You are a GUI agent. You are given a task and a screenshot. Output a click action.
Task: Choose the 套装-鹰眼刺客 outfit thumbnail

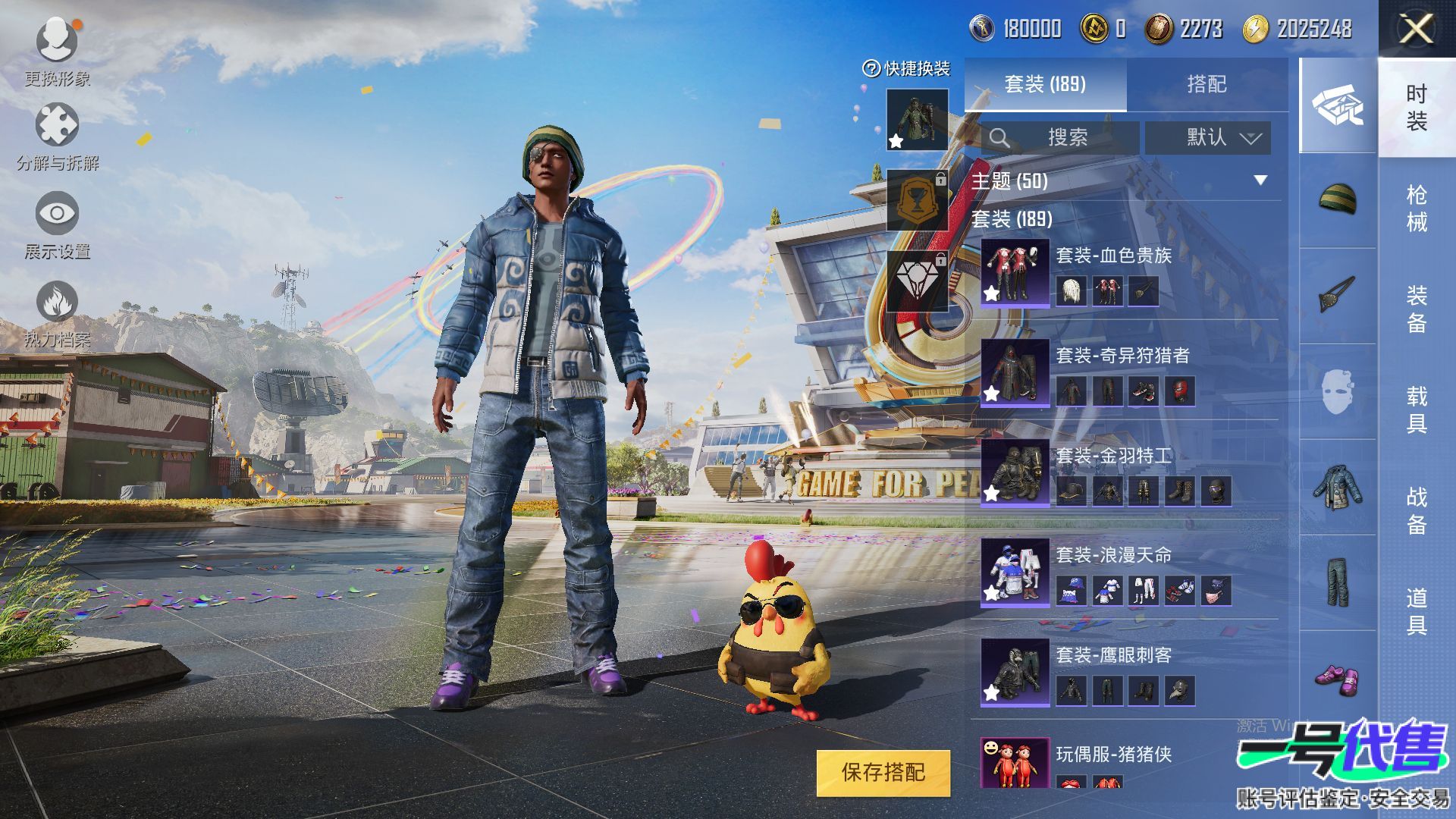coord(1015,673)
